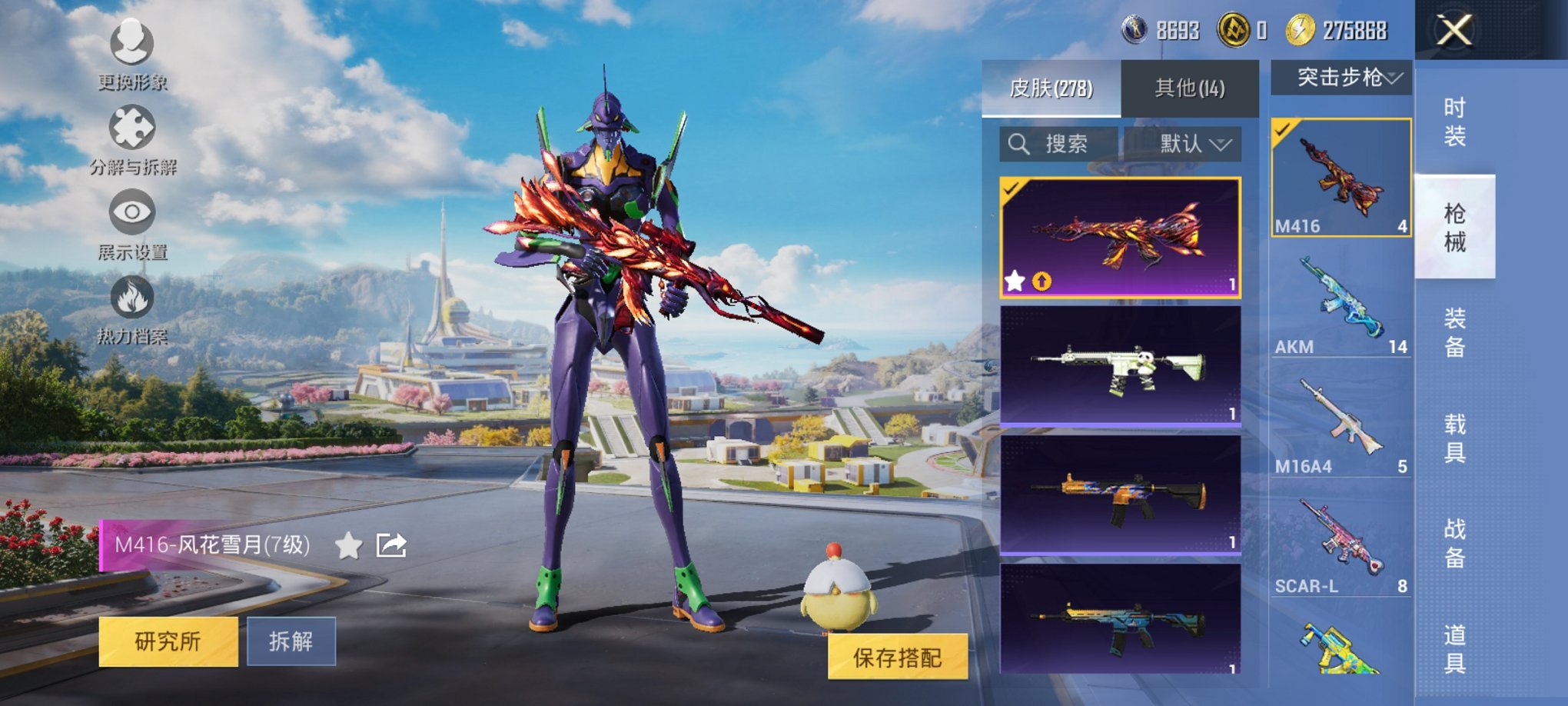
Task: Switch to the 其他(14) tab
Action: [x=1189, y=86]
